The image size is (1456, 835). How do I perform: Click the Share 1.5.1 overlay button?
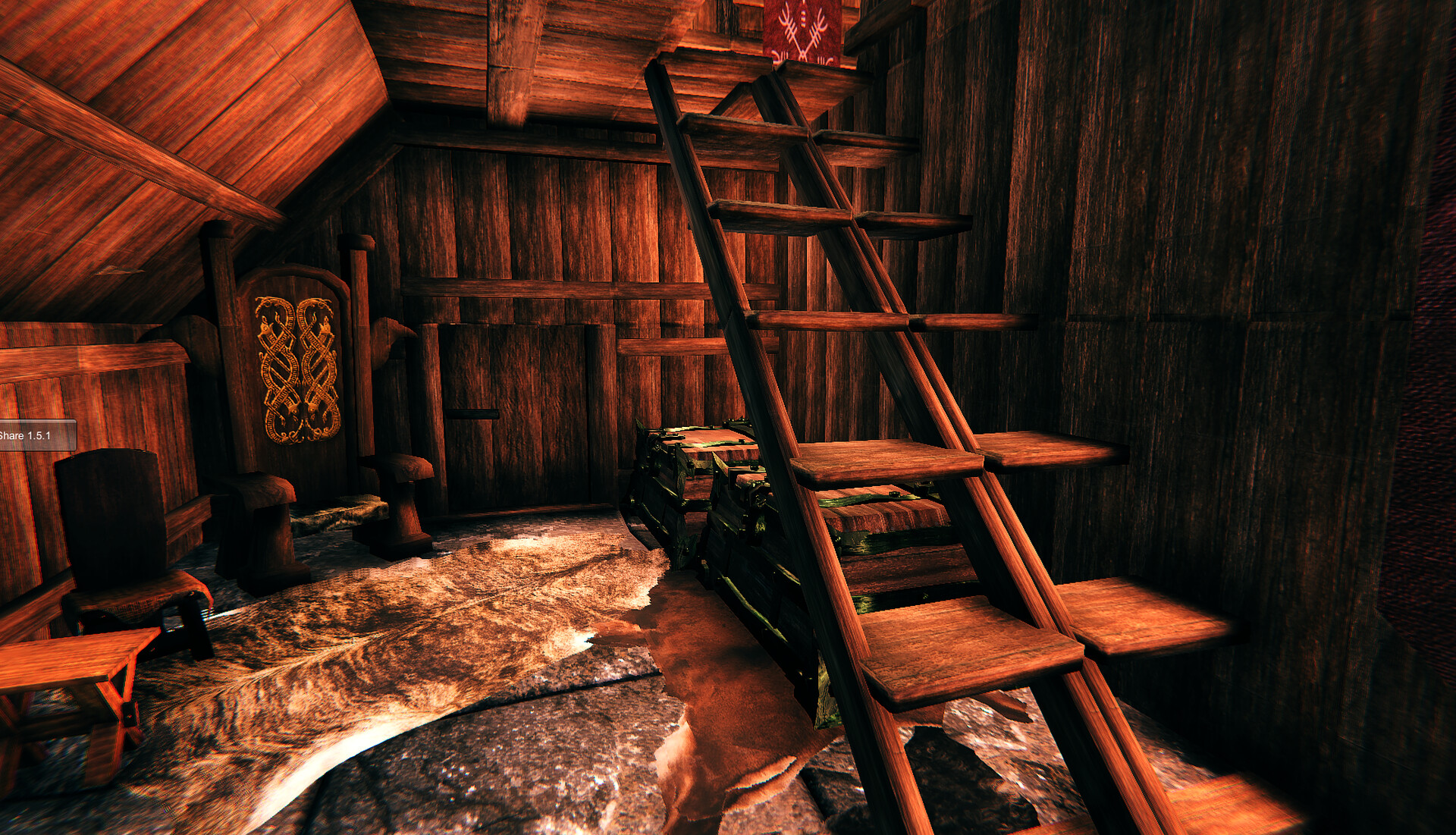tap(35, 435)
